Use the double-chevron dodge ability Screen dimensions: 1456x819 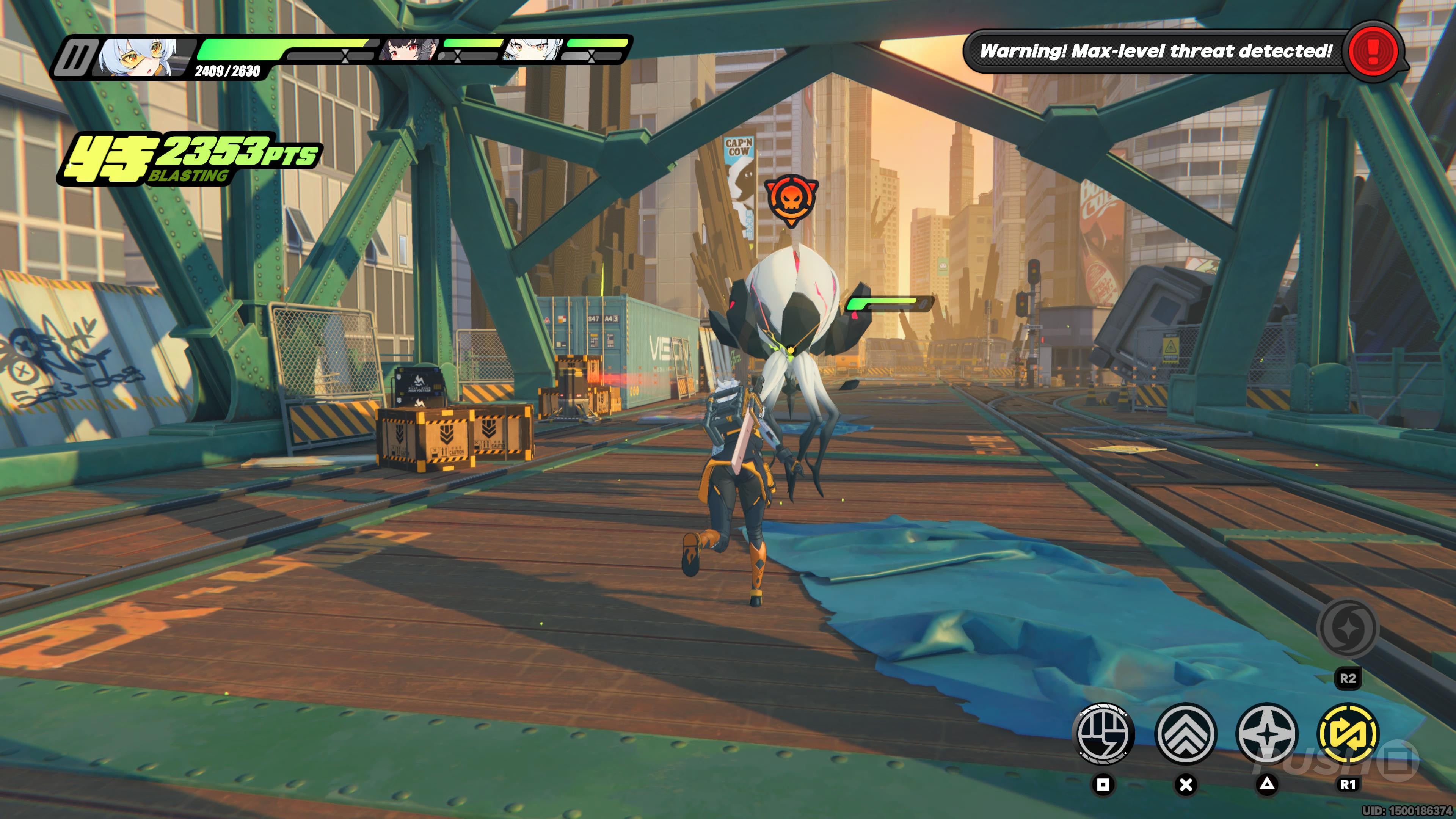point(1185,734)
